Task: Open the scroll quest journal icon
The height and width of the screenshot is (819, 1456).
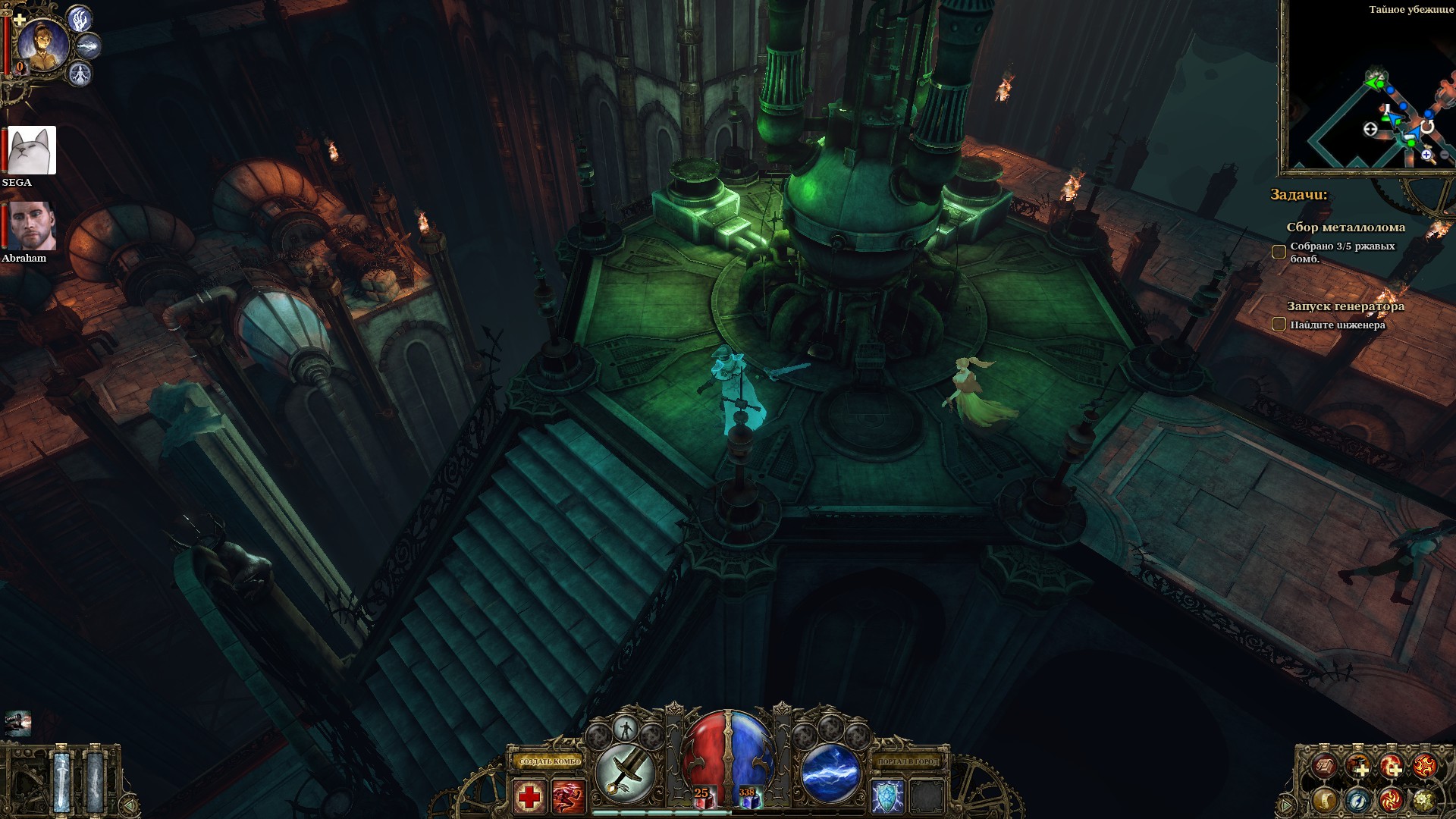Action: 1325,799
